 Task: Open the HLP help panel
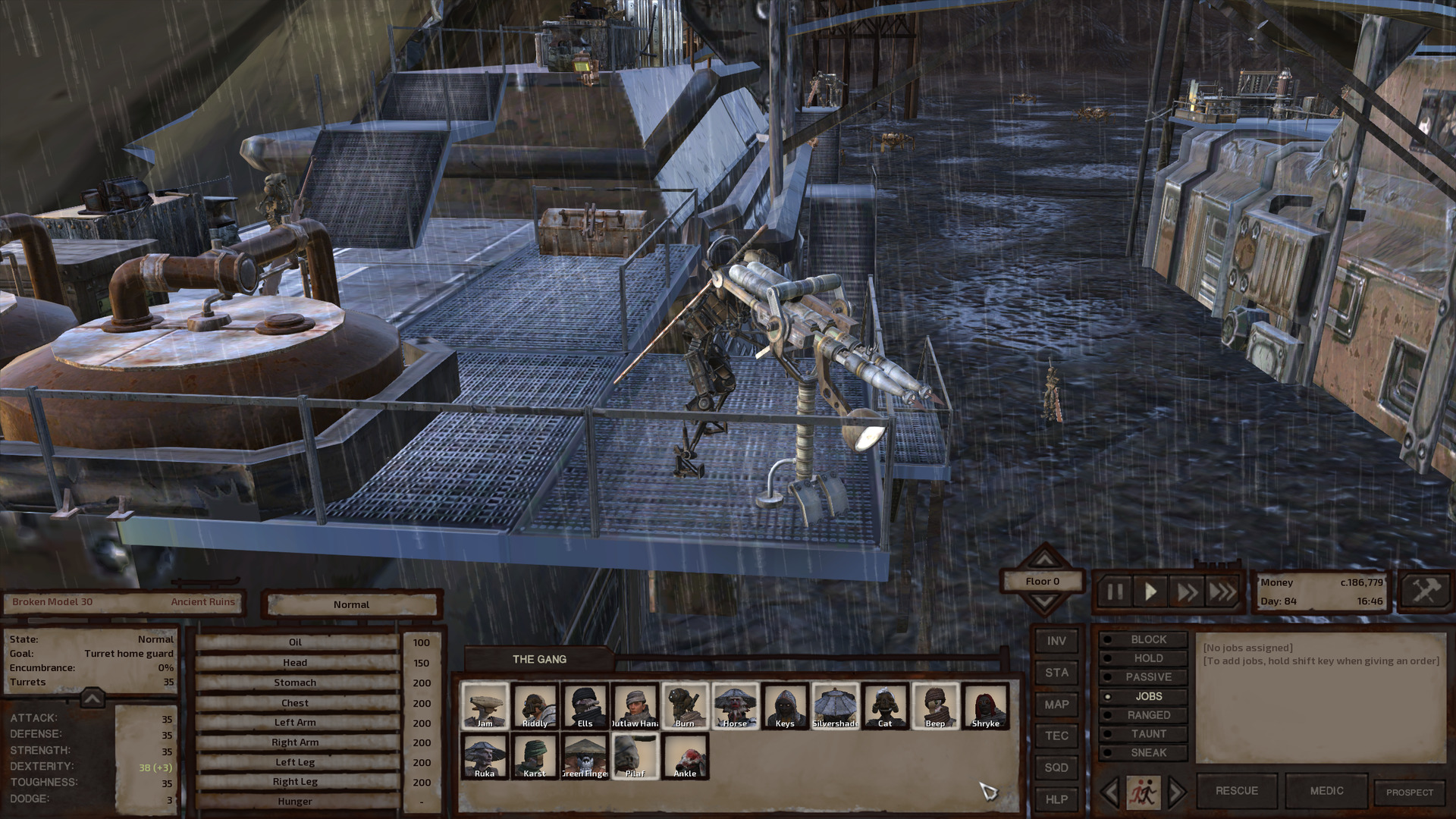[1056, 799]
